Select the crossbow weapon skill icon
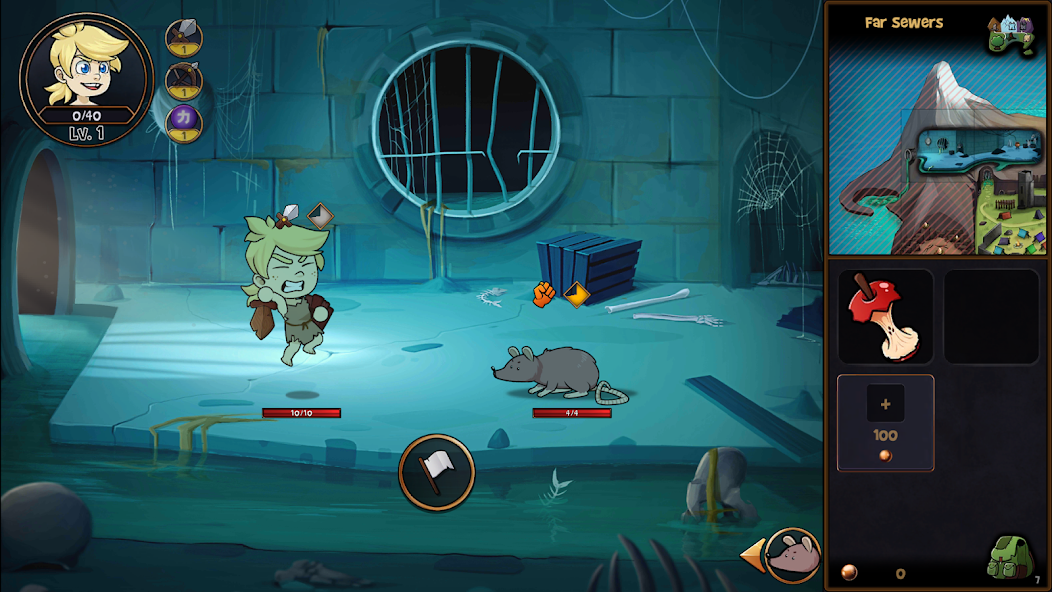 point(184,80)
